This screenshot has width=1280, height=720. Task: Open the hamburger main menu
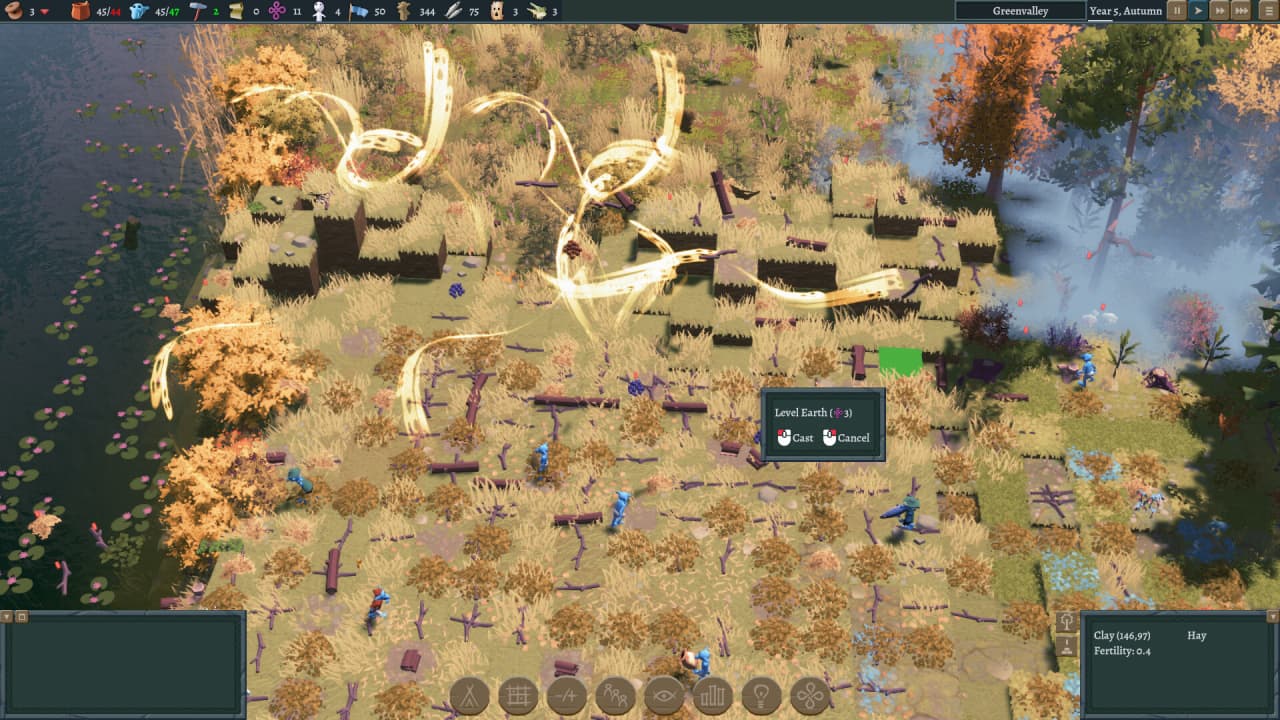click(1266, 11)
